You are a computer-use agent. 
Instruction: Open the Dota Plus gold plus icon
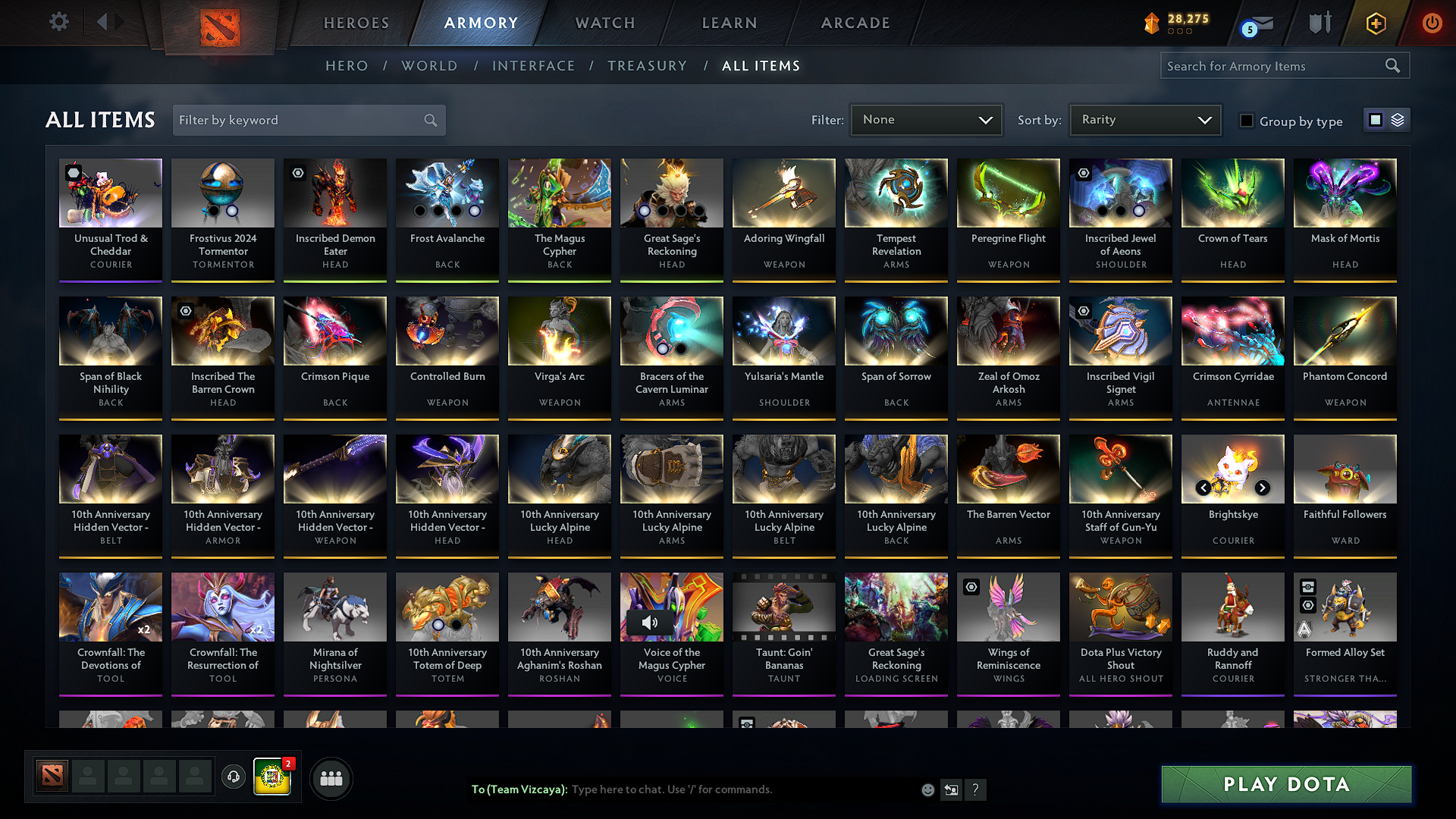(1375, 24)
